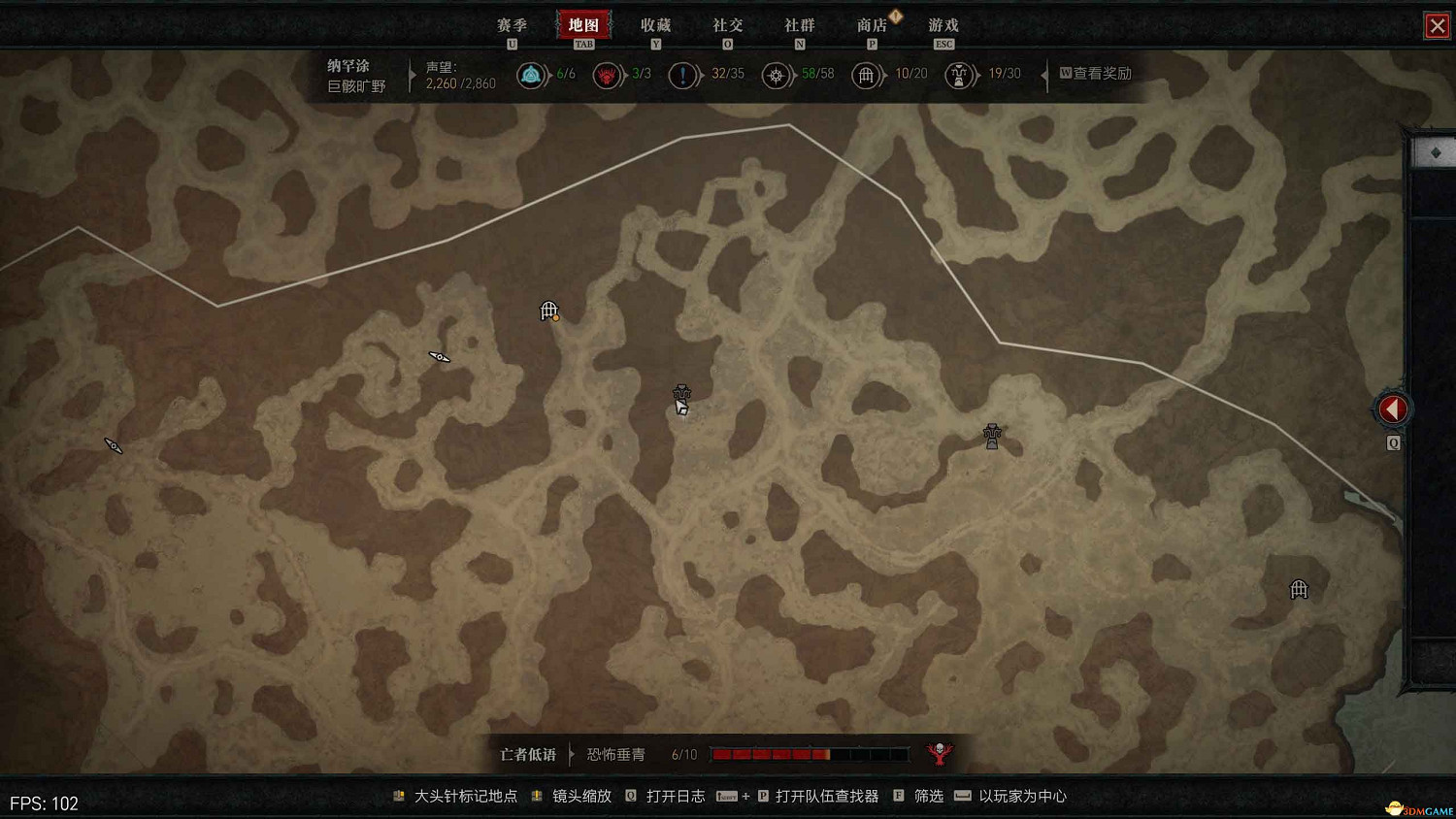This screenshot has width=1456, height=819.
Task: Open the dungeons progress icon showing 58/58
Action: pyautogui.click(x=776, y=74)
